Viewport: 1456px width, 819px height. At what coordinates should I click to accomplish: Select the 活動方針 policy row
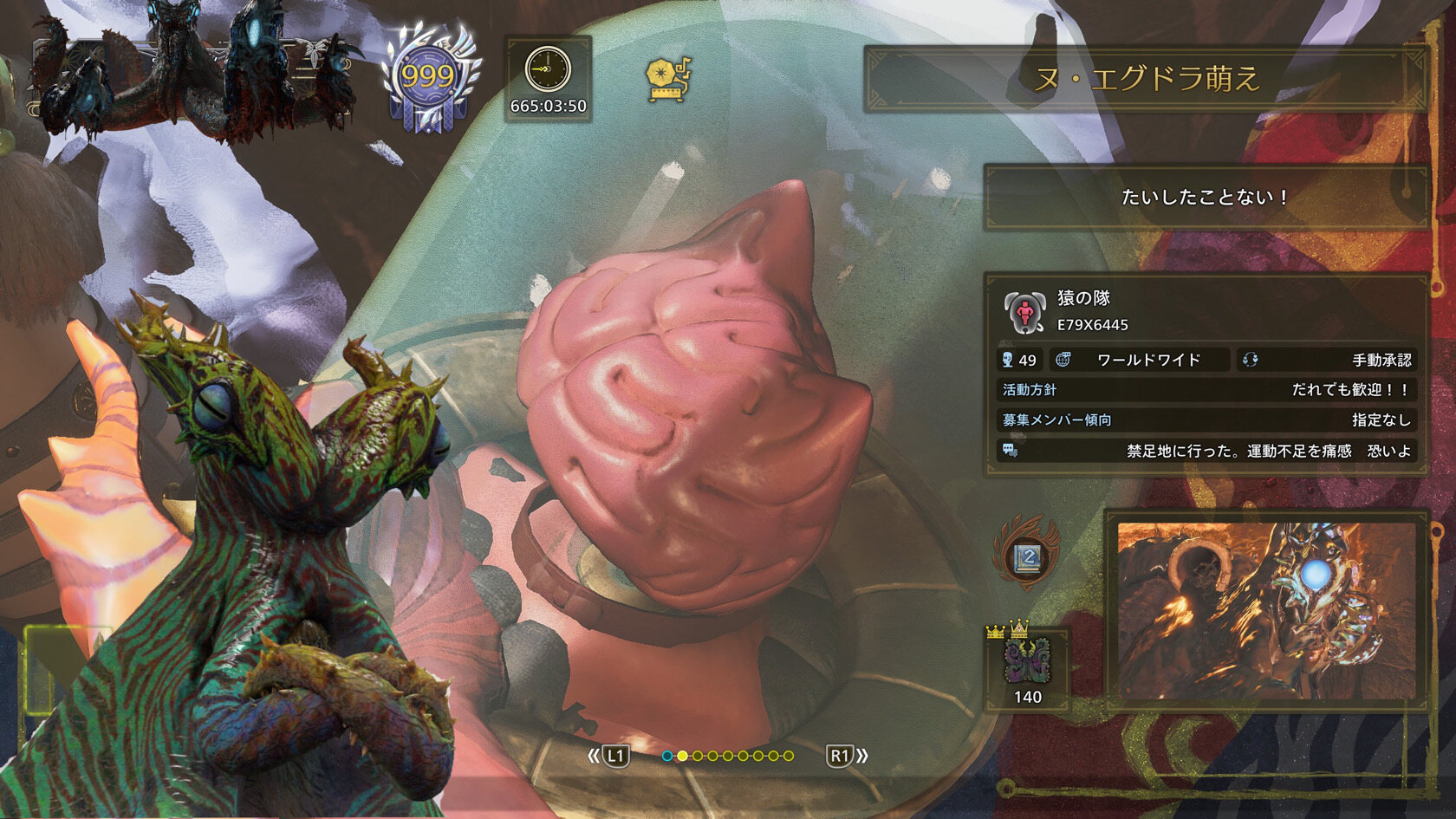[1205, 390]
